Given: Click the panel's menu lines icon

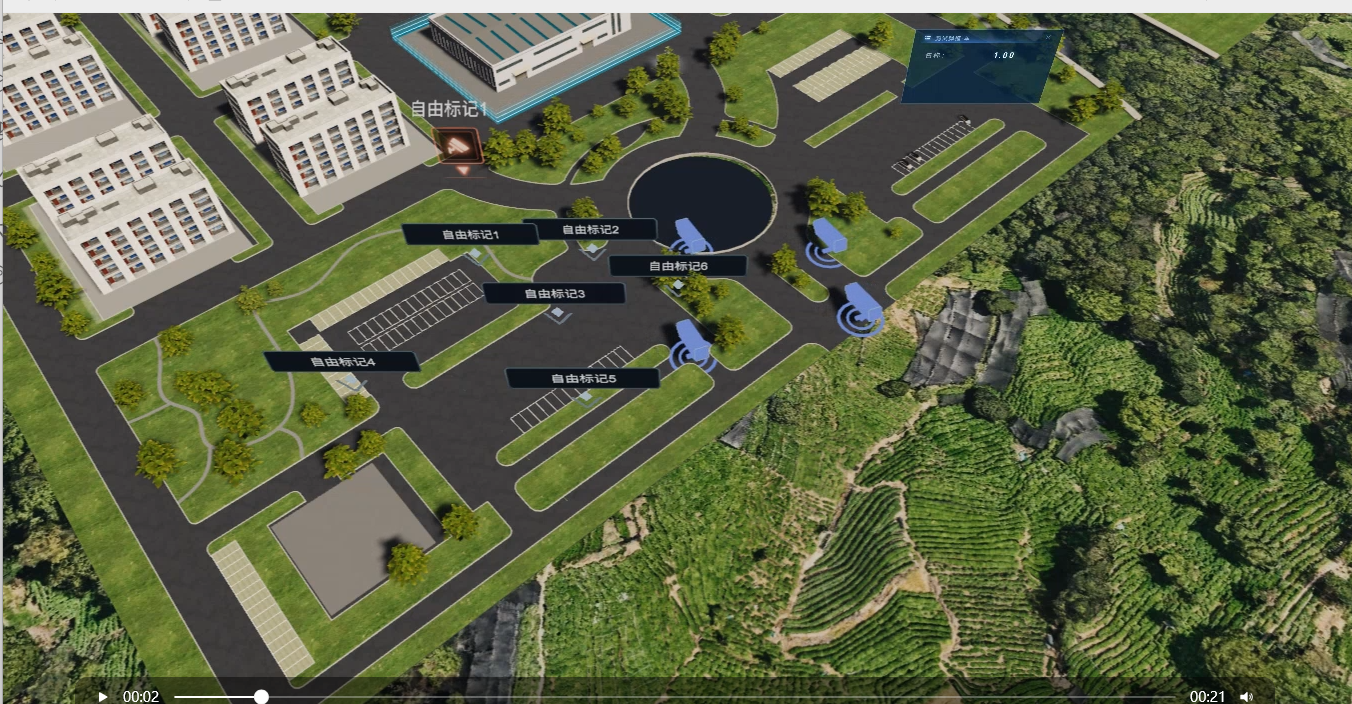Looking at the screenshot, I should (x=928, y=37).
